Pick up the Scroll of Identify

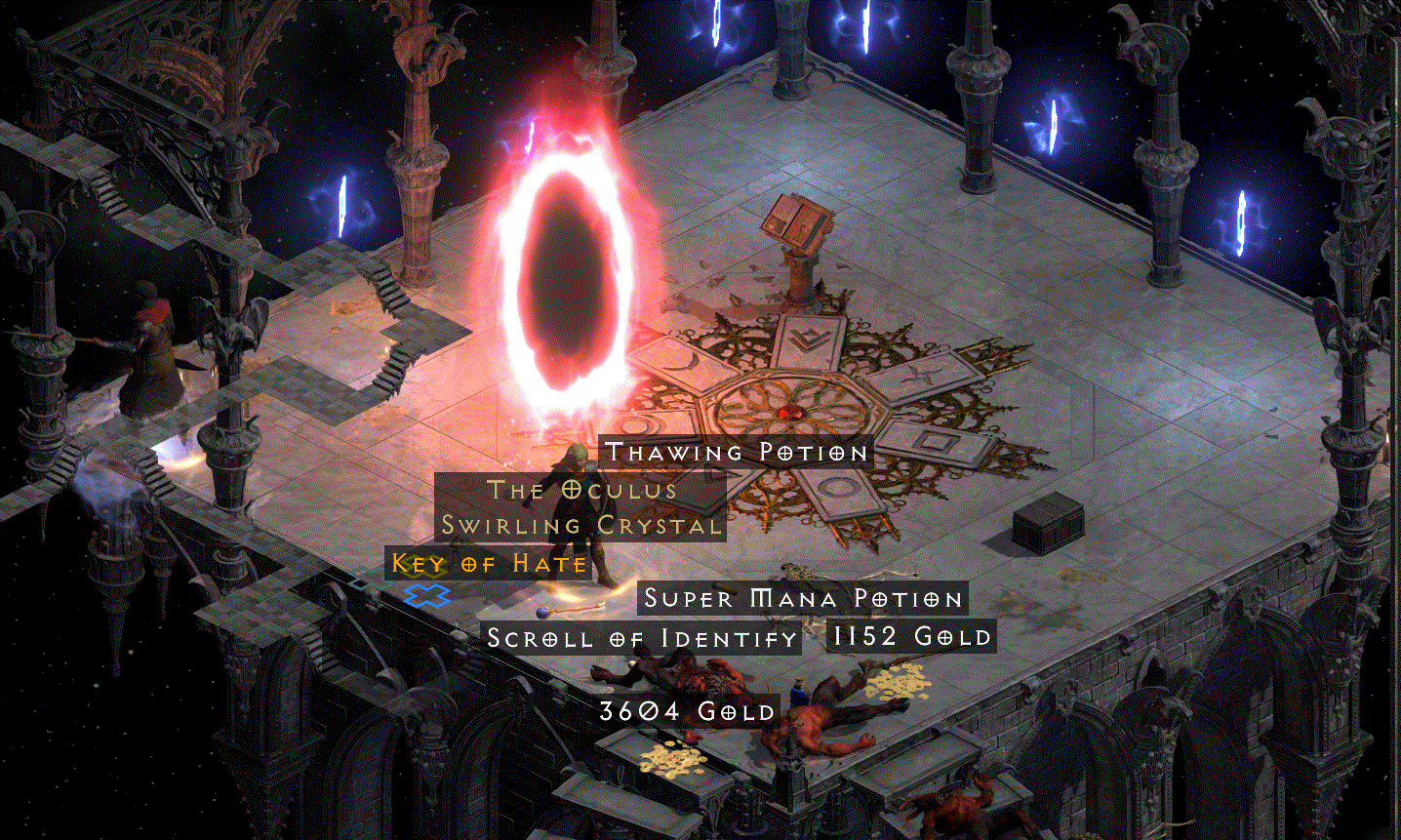[641, 638]
